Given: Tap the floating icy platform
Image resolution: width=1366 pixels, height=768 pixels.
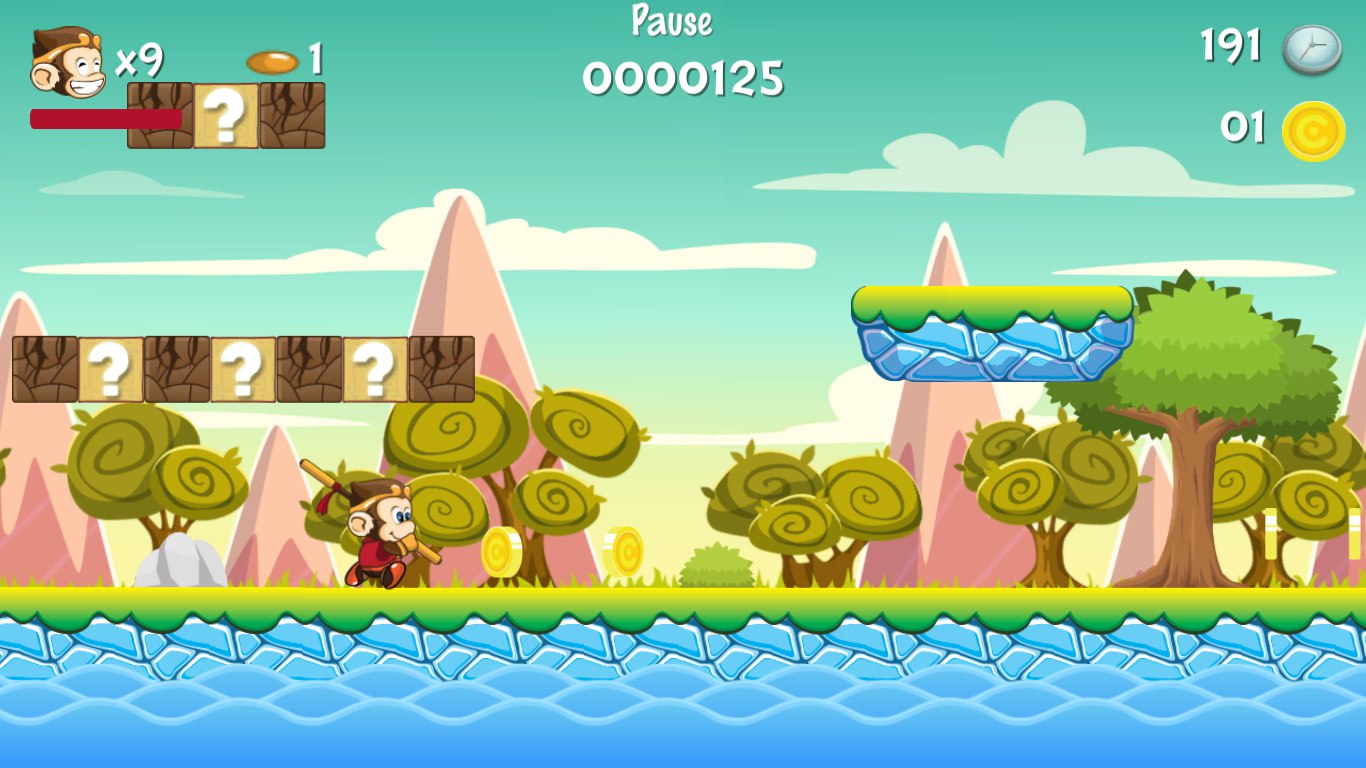Looking at the screenshot, I should point(990,335).
